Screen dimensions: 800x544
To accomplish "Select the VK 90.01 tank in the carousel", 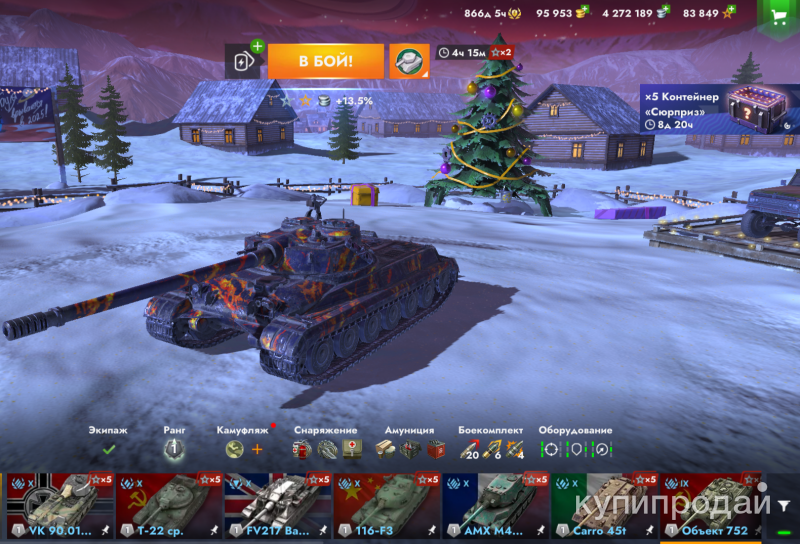I will (59, 505).
